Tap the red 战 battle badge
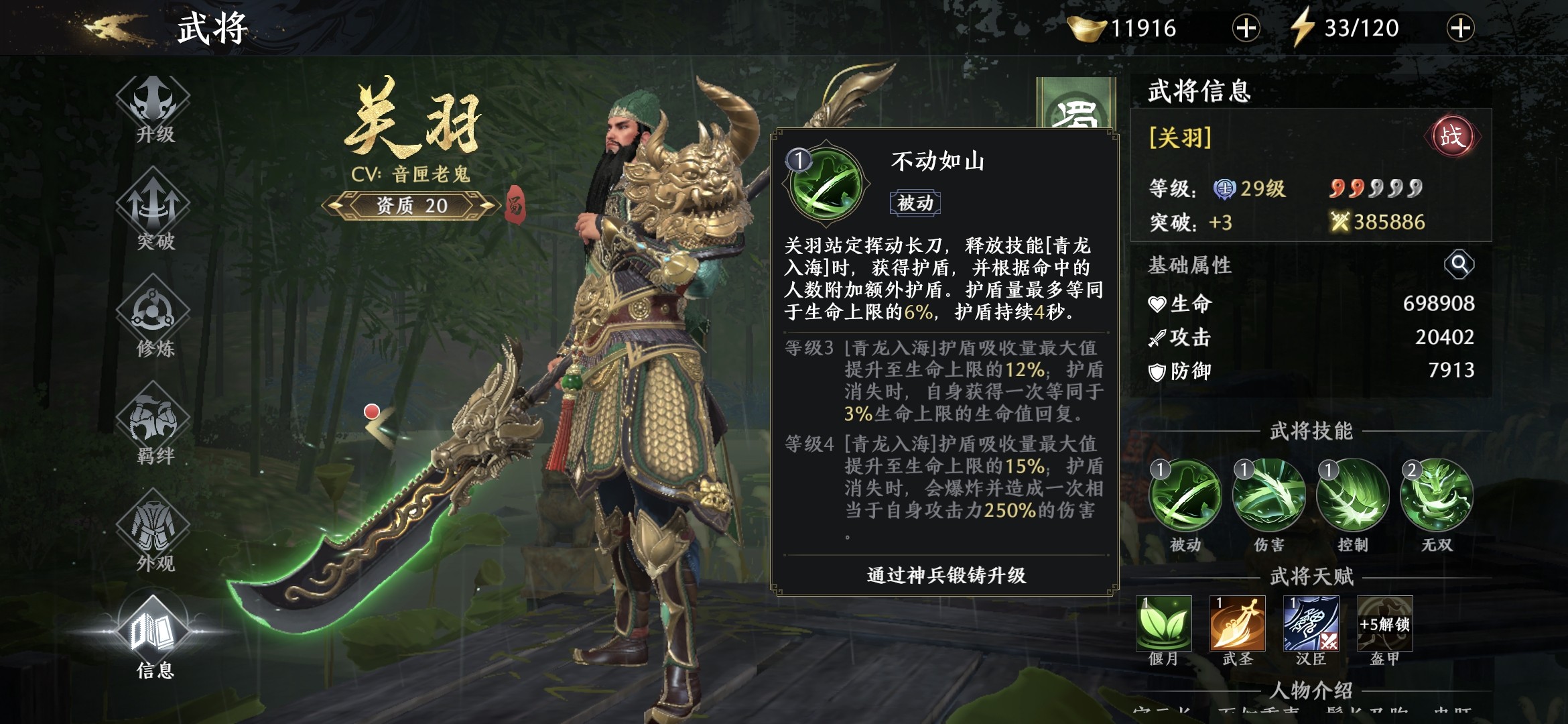This screenshot has width=1568, height=724. coord(1451,137)
